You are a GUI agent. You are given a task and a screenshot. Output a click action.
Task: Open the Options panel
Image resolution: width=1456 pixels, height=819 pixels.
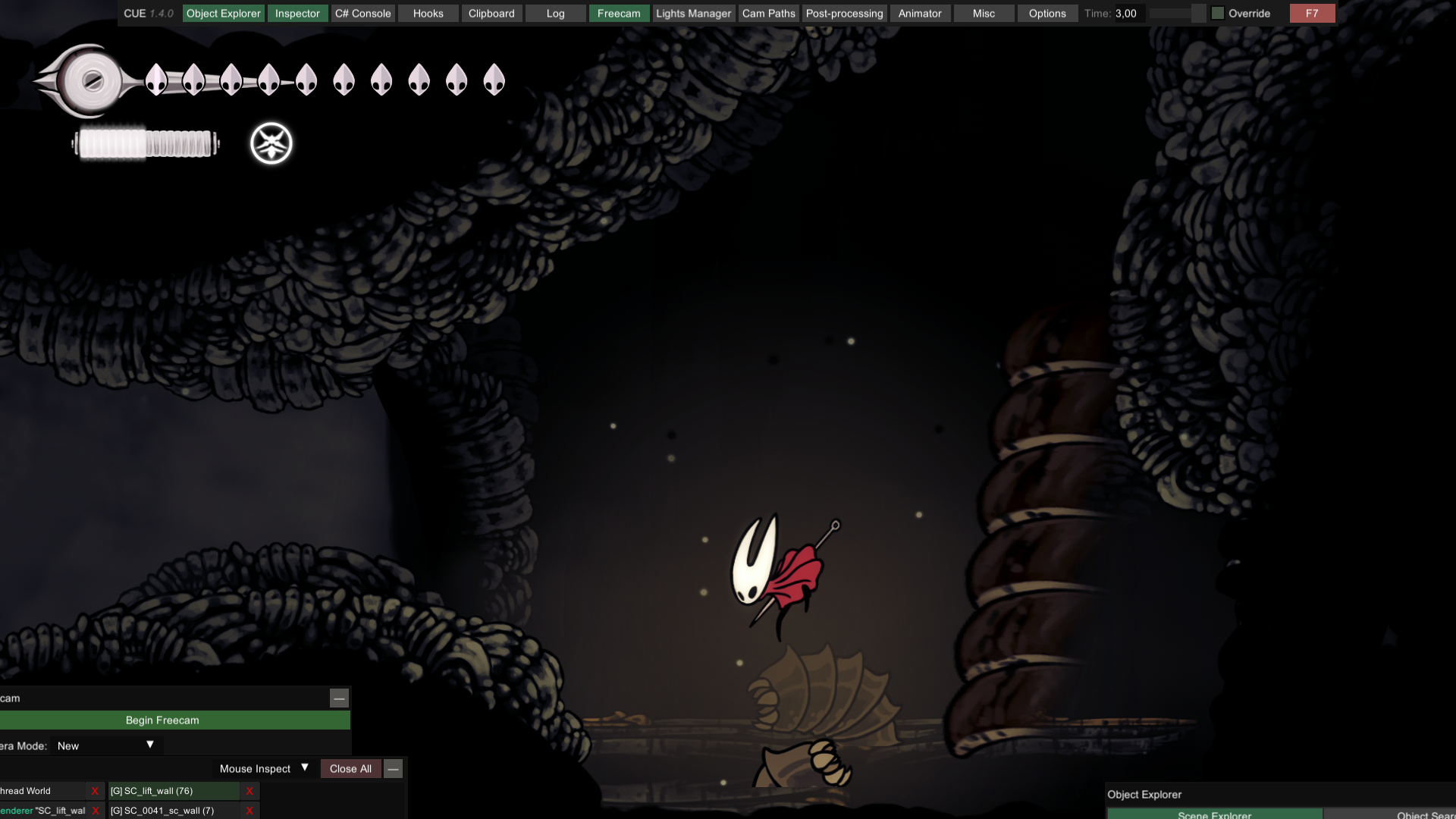1047,14
